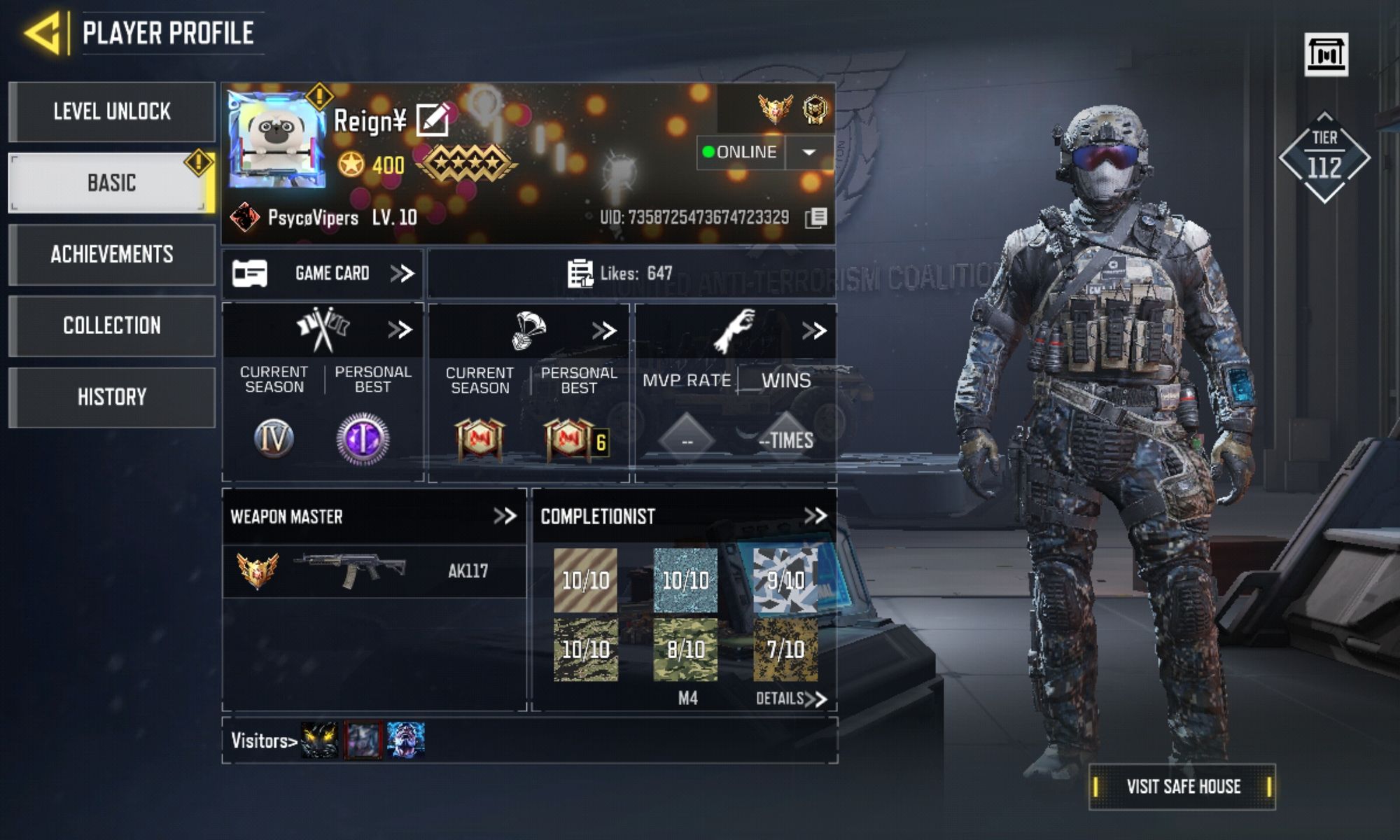Open the Level Unlock tab
Viewport: 1400px width, 840px height.
[112, 112]
